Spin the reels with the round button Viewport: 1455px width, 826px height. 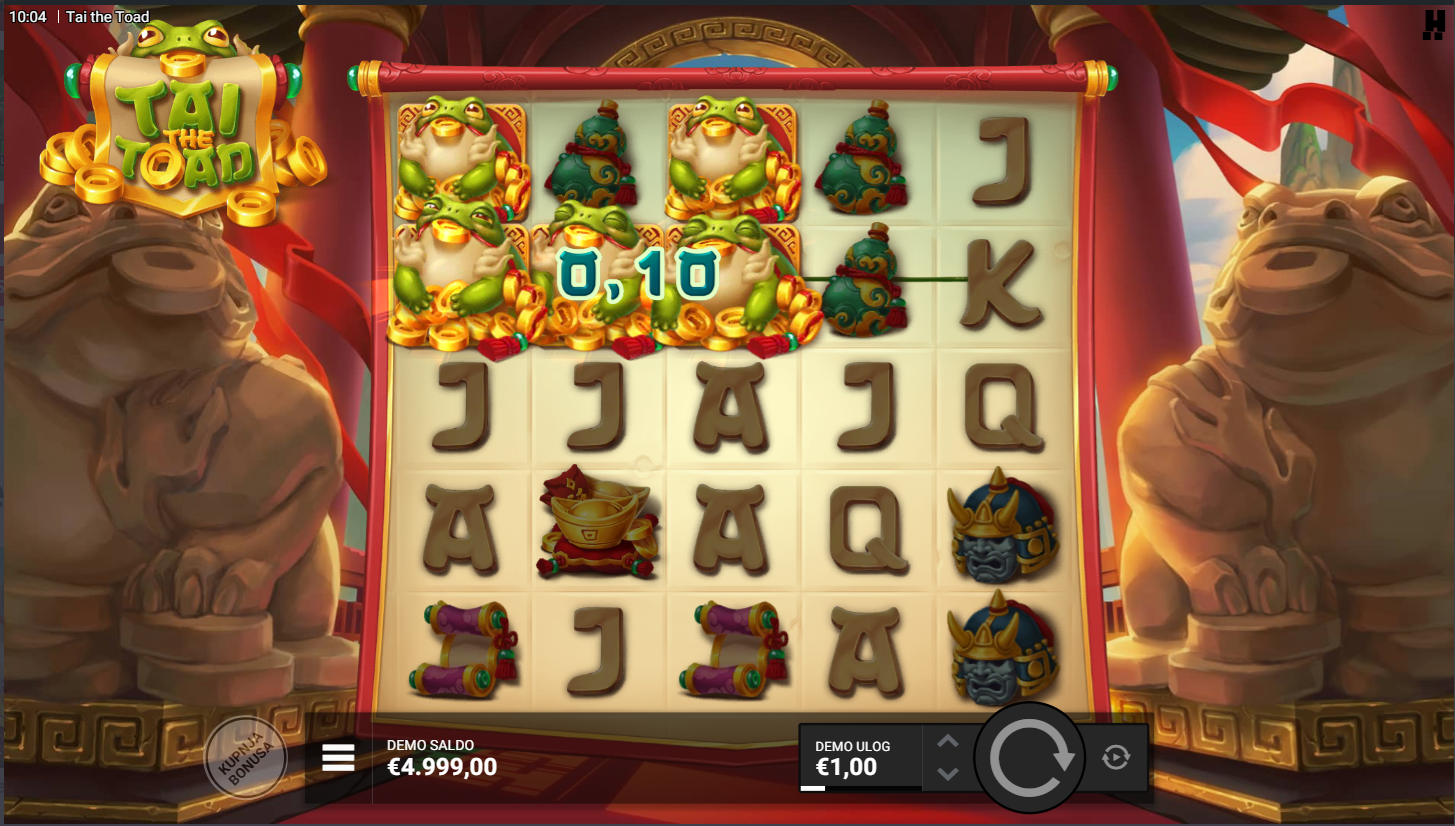point(1030,758)
